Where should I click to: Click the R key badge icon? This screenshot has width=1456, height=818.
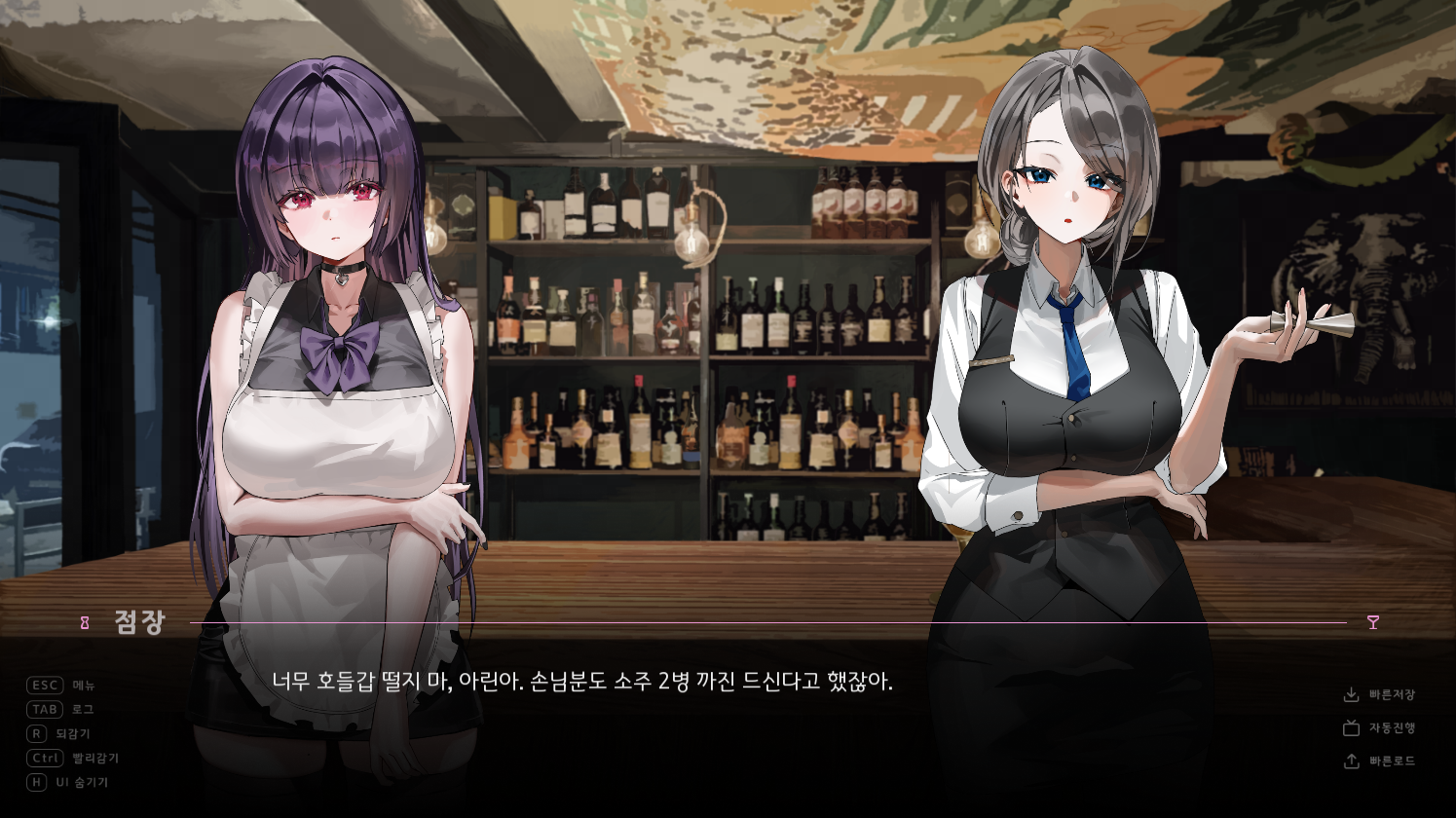click(x=35, y=733)
